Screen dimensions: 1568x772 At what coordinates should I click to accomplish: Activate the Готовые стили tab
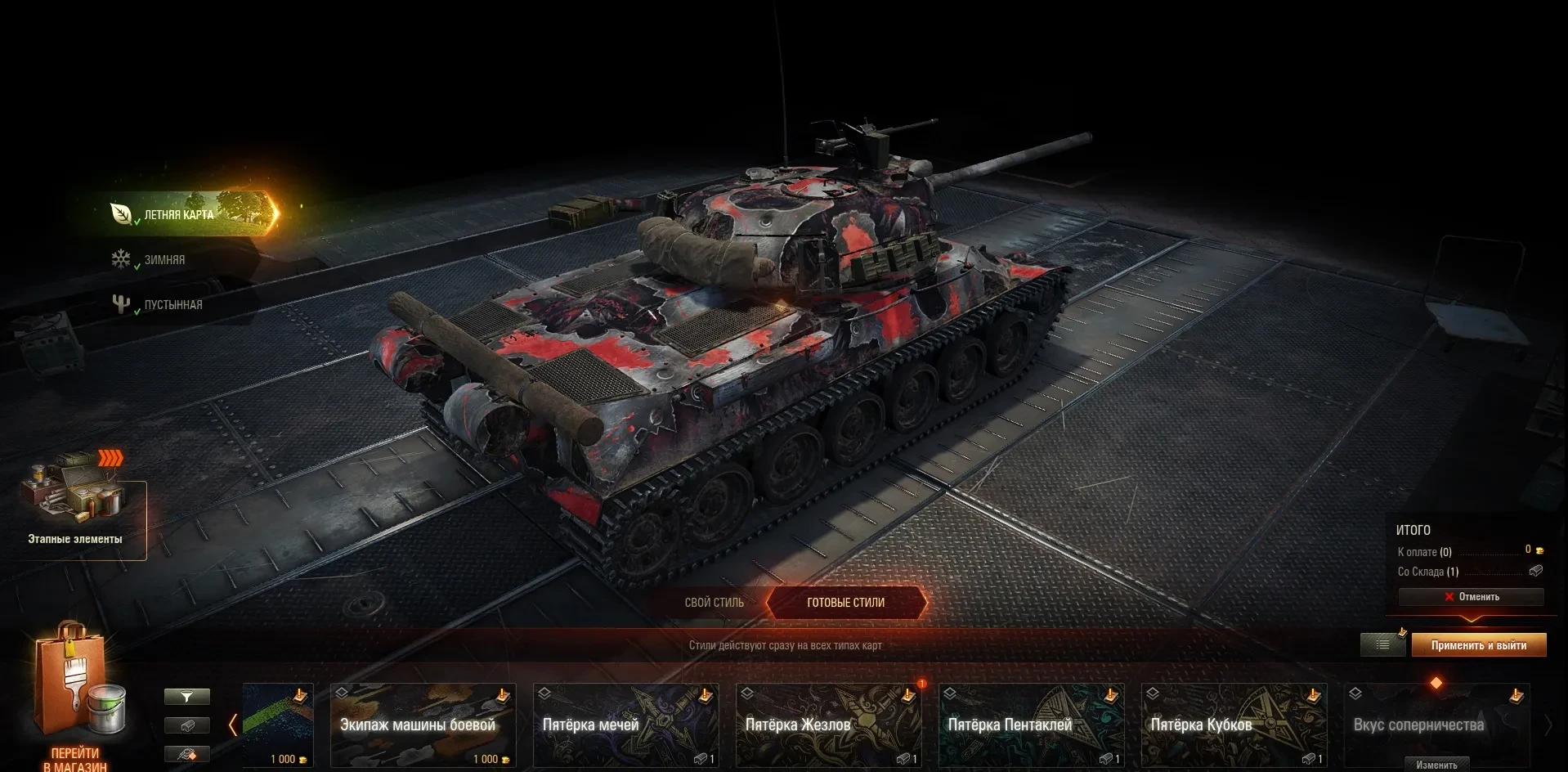click(845, 603)
